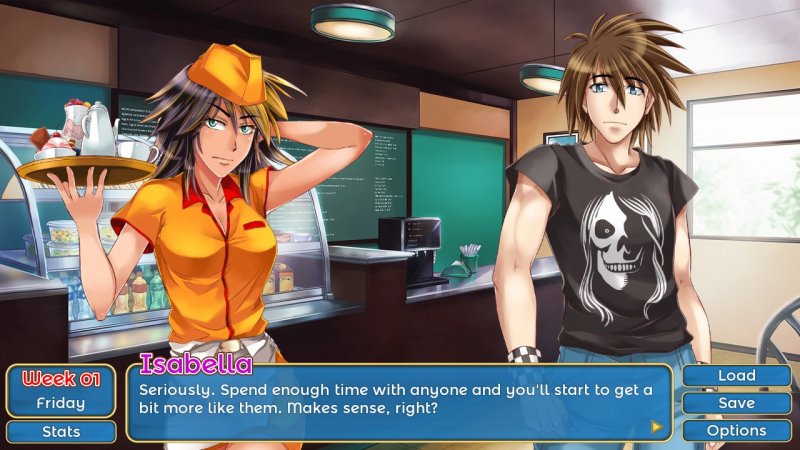Click the Save button
The height and width of the screenshot is (450, 800).
click(x=736, y=403)
